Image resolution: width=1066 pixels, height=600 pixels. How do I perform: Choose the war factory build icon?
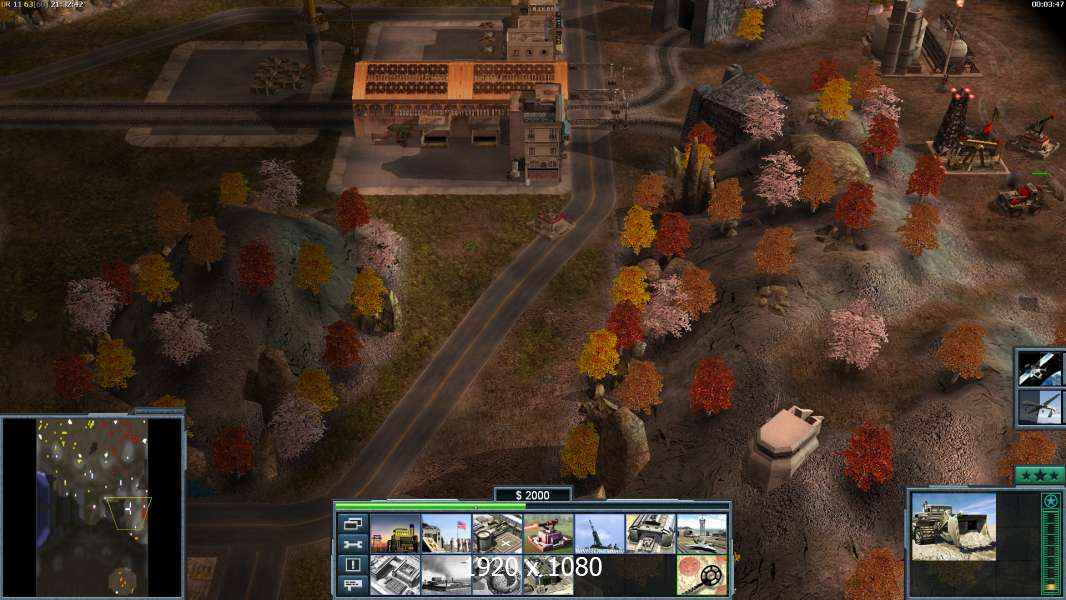[x=650, y=534]
